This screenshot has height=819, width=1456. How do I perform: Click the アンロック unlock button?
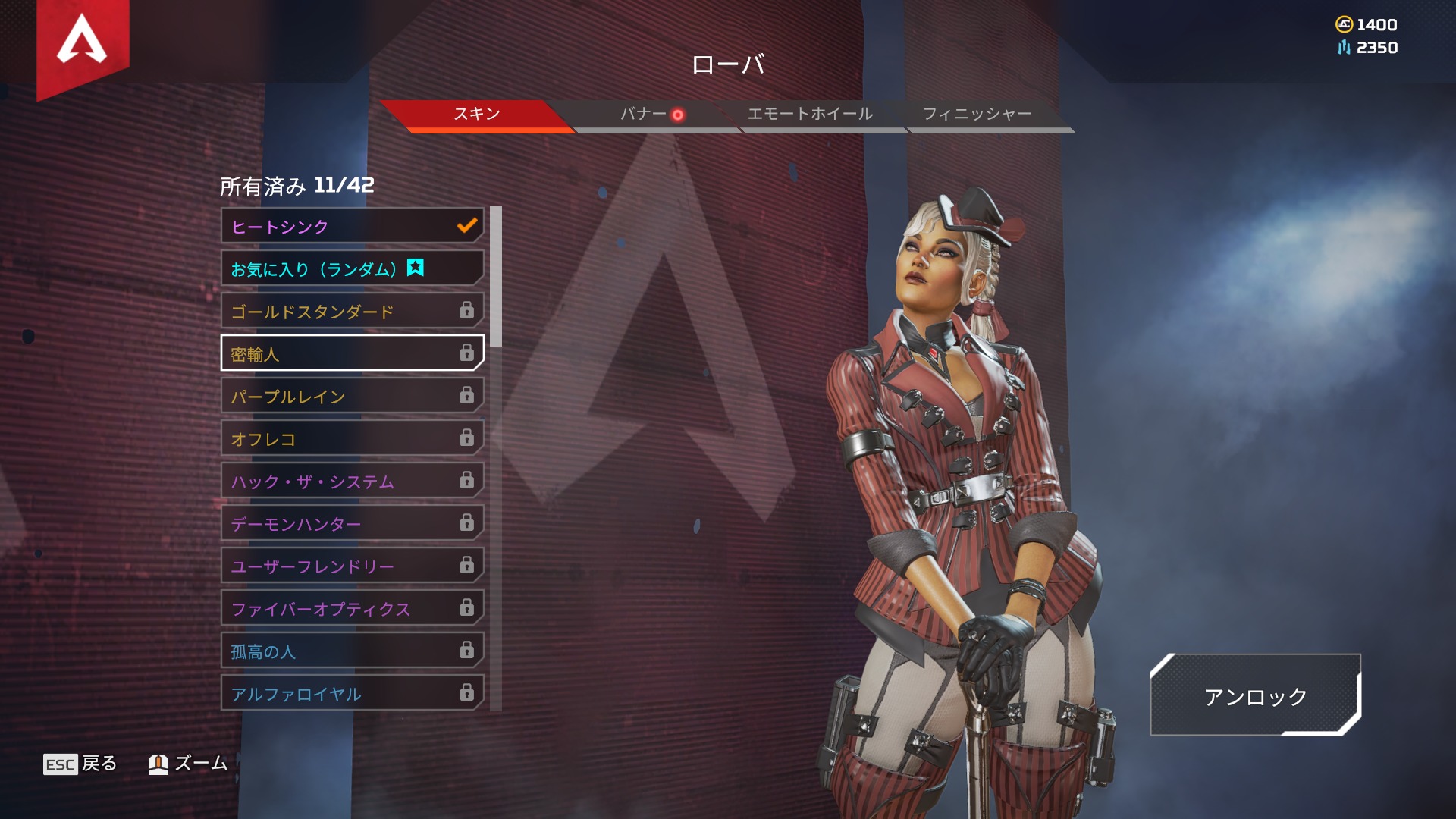tap(1255, 696)
